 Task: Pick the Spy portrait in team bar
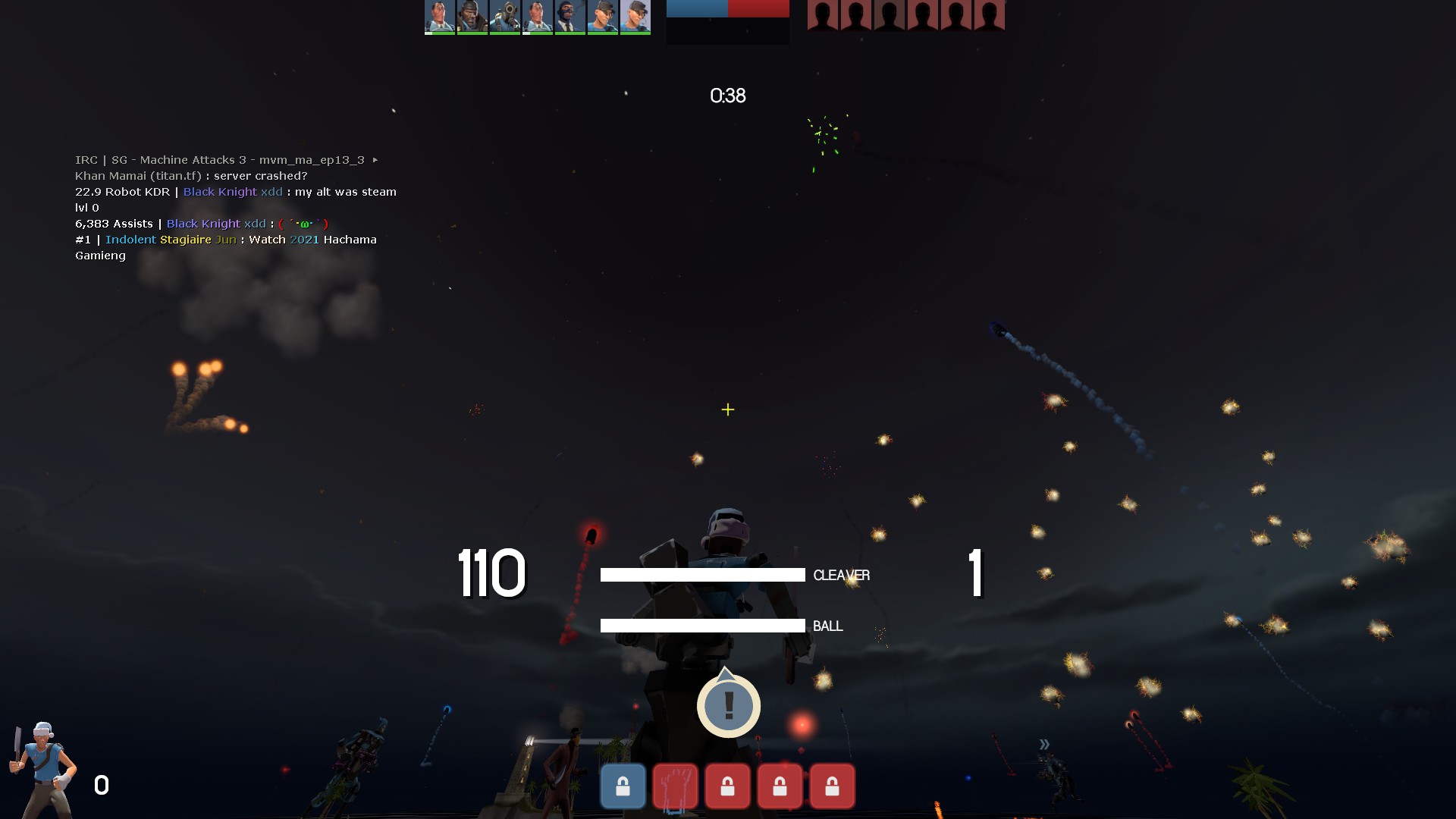tap(570, 17)
